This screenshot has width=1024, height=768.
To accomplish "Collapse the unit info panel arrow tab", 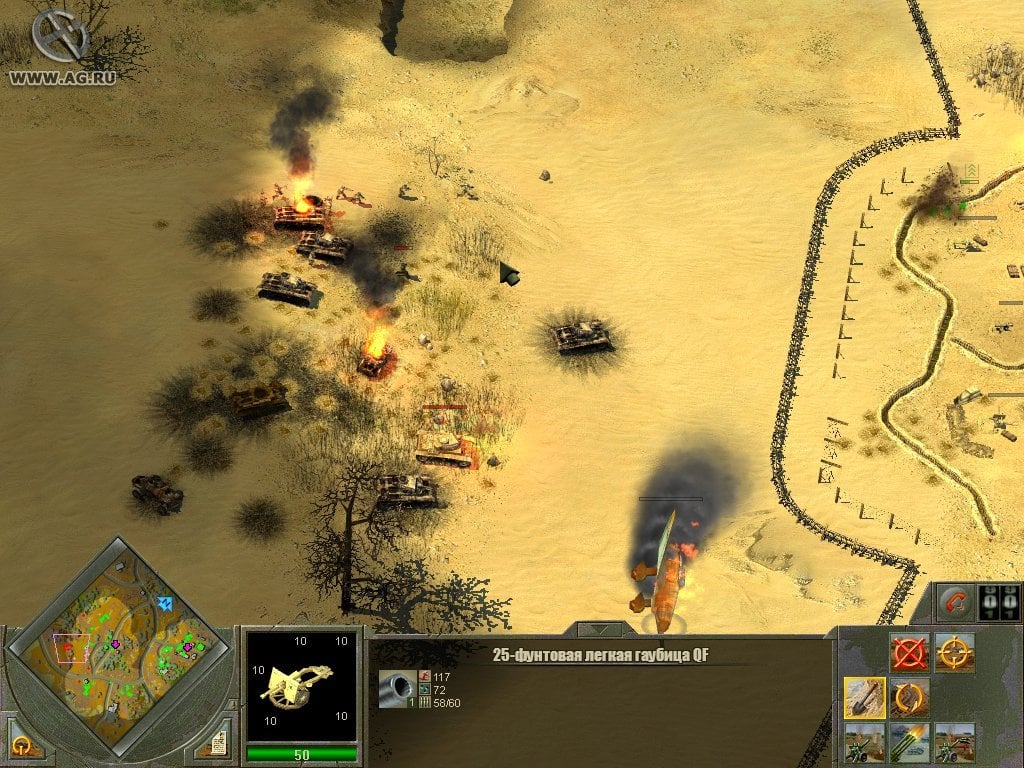I will 601,630.
